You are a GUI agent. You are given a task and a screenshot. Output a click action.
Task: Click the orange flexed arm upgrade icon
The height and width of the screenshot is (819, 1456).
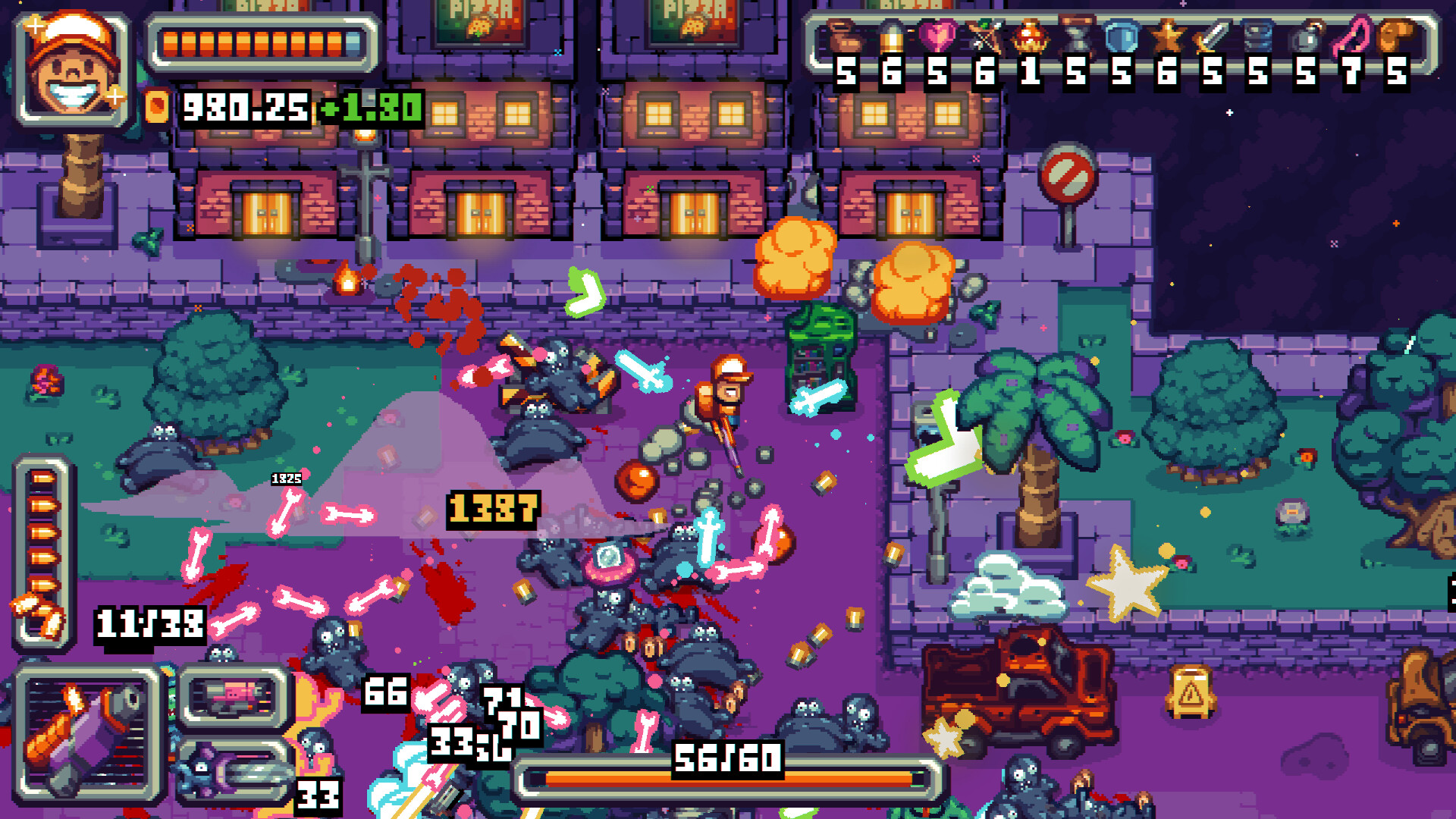(1396, 36)
